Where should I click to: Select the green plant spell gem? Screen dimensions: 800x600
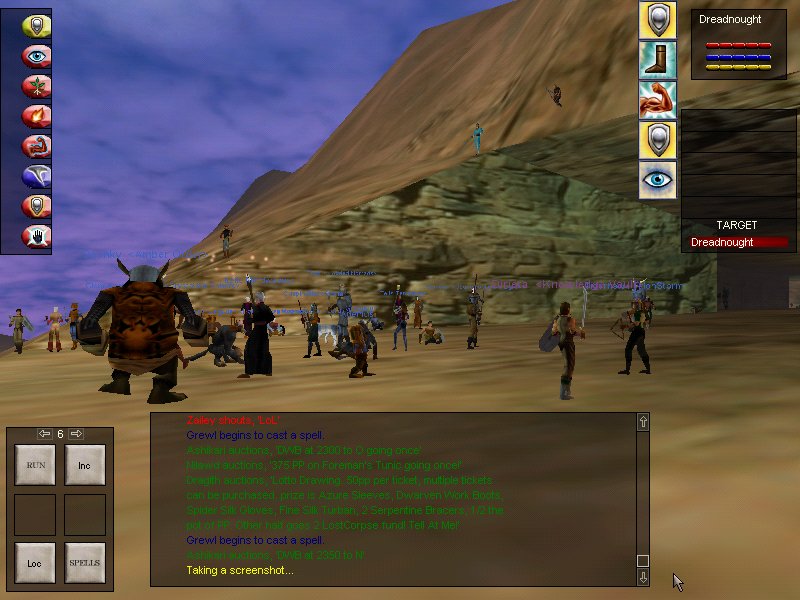[x=37, y=87]
